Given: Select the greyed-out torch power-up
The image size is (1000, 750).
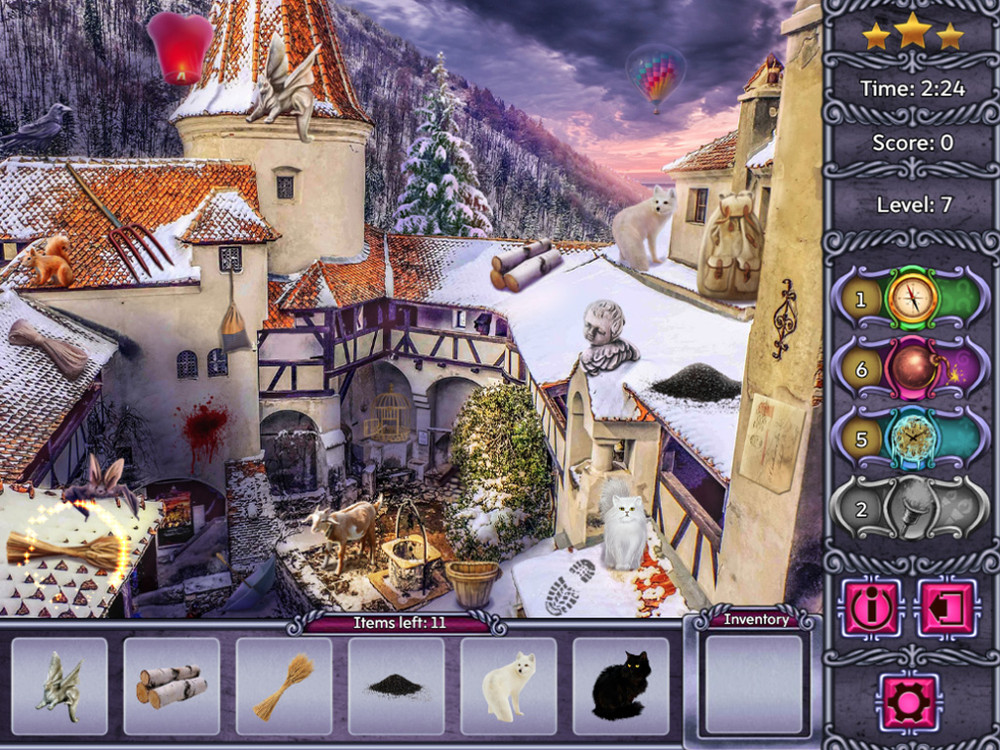Looking at the screenshot, I should click(912, 507).
